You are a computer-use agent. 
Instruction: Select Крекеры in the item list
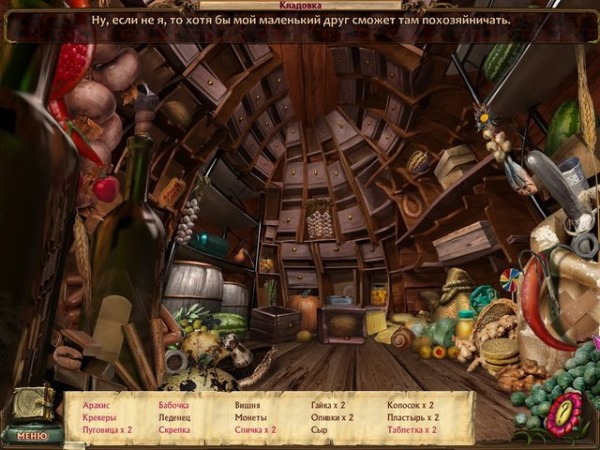(x=100, y=417)
